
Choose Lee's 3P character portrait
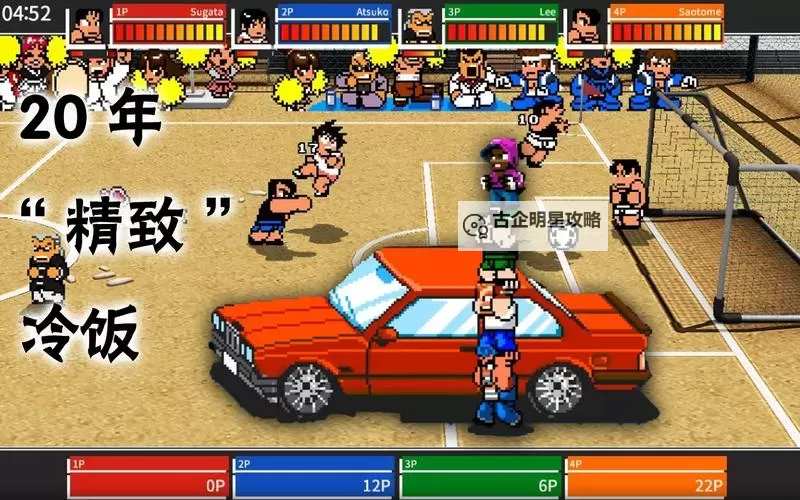tap(420, 25)
